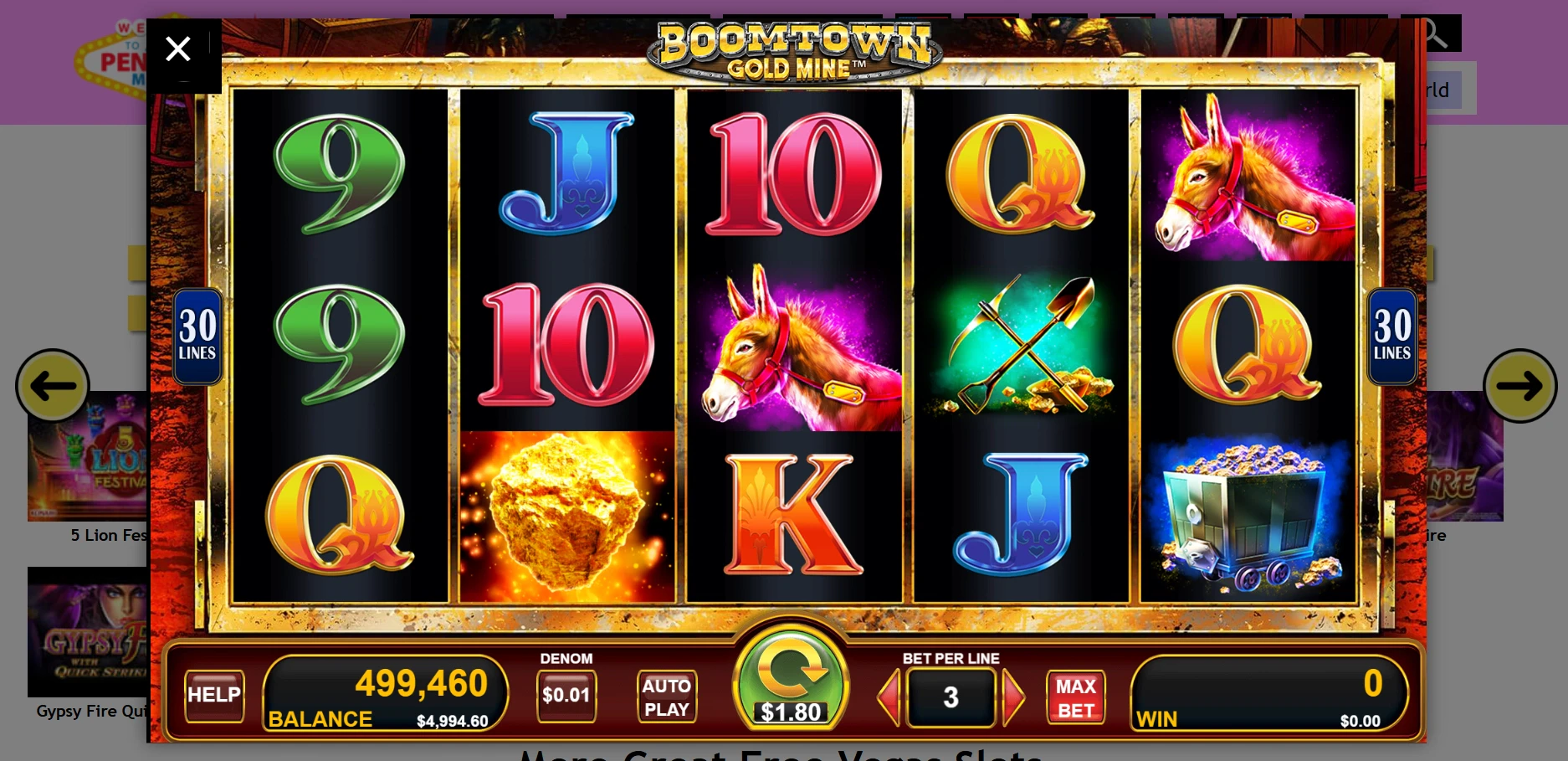Click the left 30 LINES badge
Image resolution: width=1568 pixels, height=761 pixels.
[x=197, y=337]
